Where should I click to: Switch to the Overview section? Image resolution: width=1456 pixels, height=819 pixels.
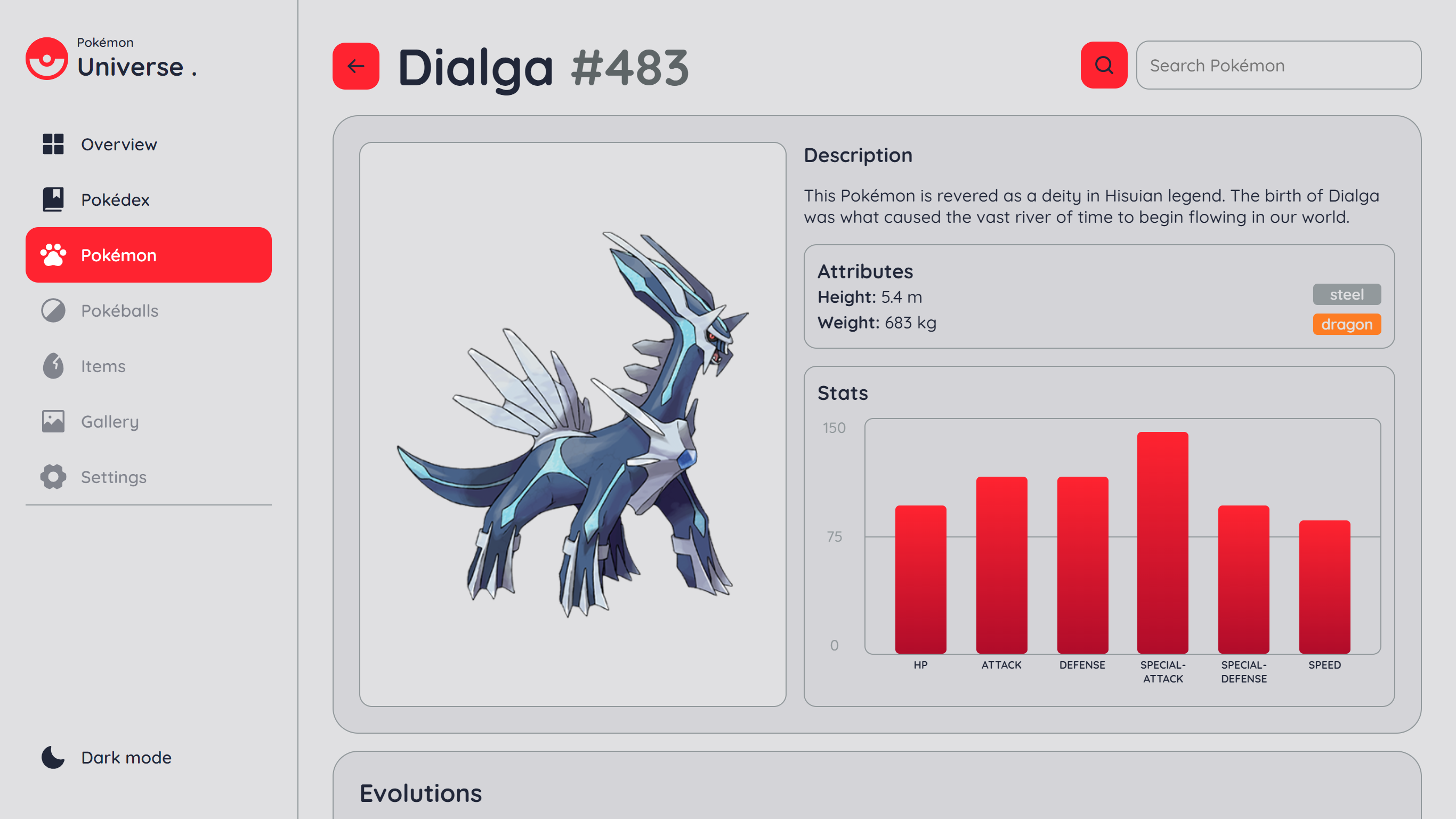point(119,144)
